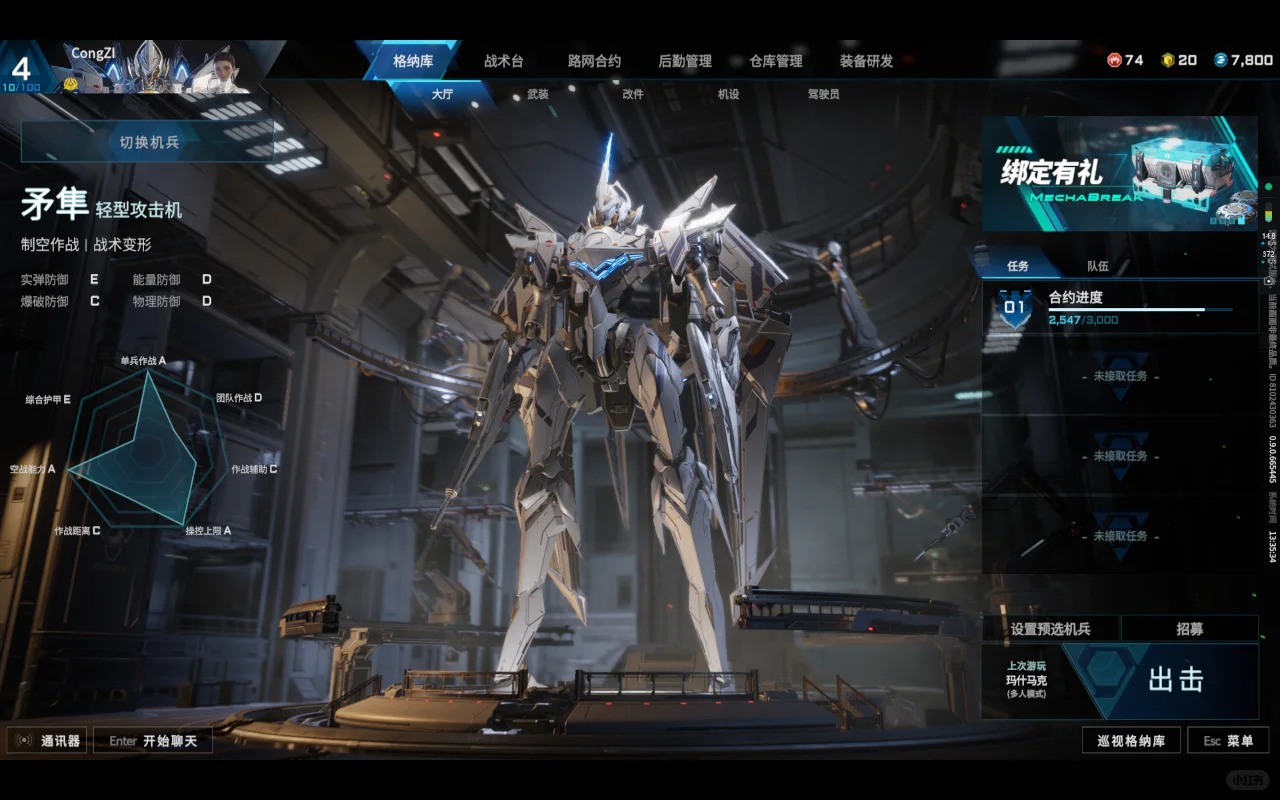Open the 菜单 menu button
The width and height of the screenshot is (1280, 800).
tap(1228, 741)
